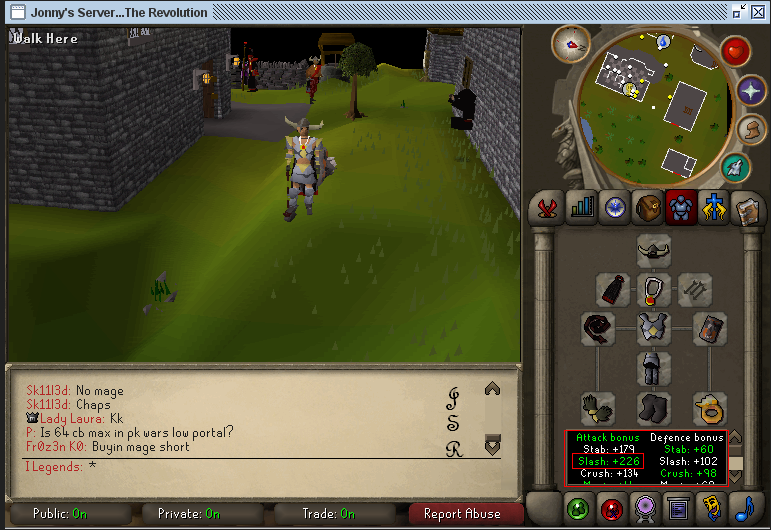The image size is (771, 530).
Task: Click the boots equipment slot
Action: tap(654, 408)
